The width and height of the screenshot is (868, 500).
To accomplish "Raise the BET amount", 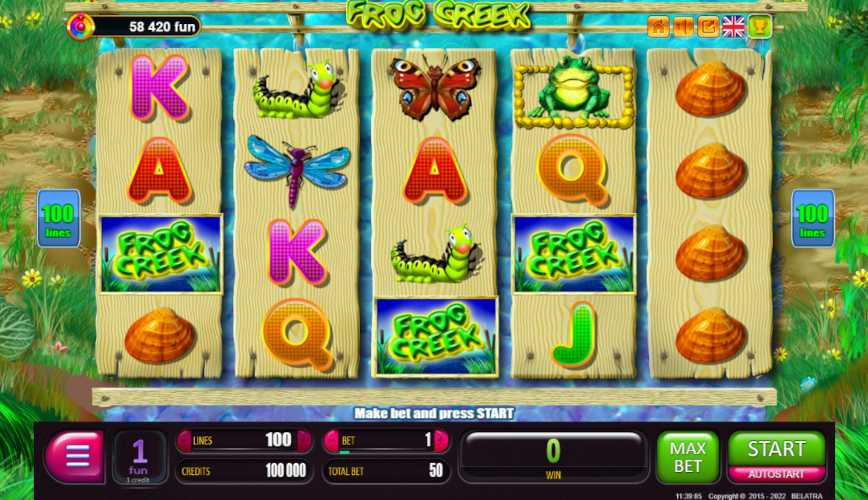I will tap(441, 440).
